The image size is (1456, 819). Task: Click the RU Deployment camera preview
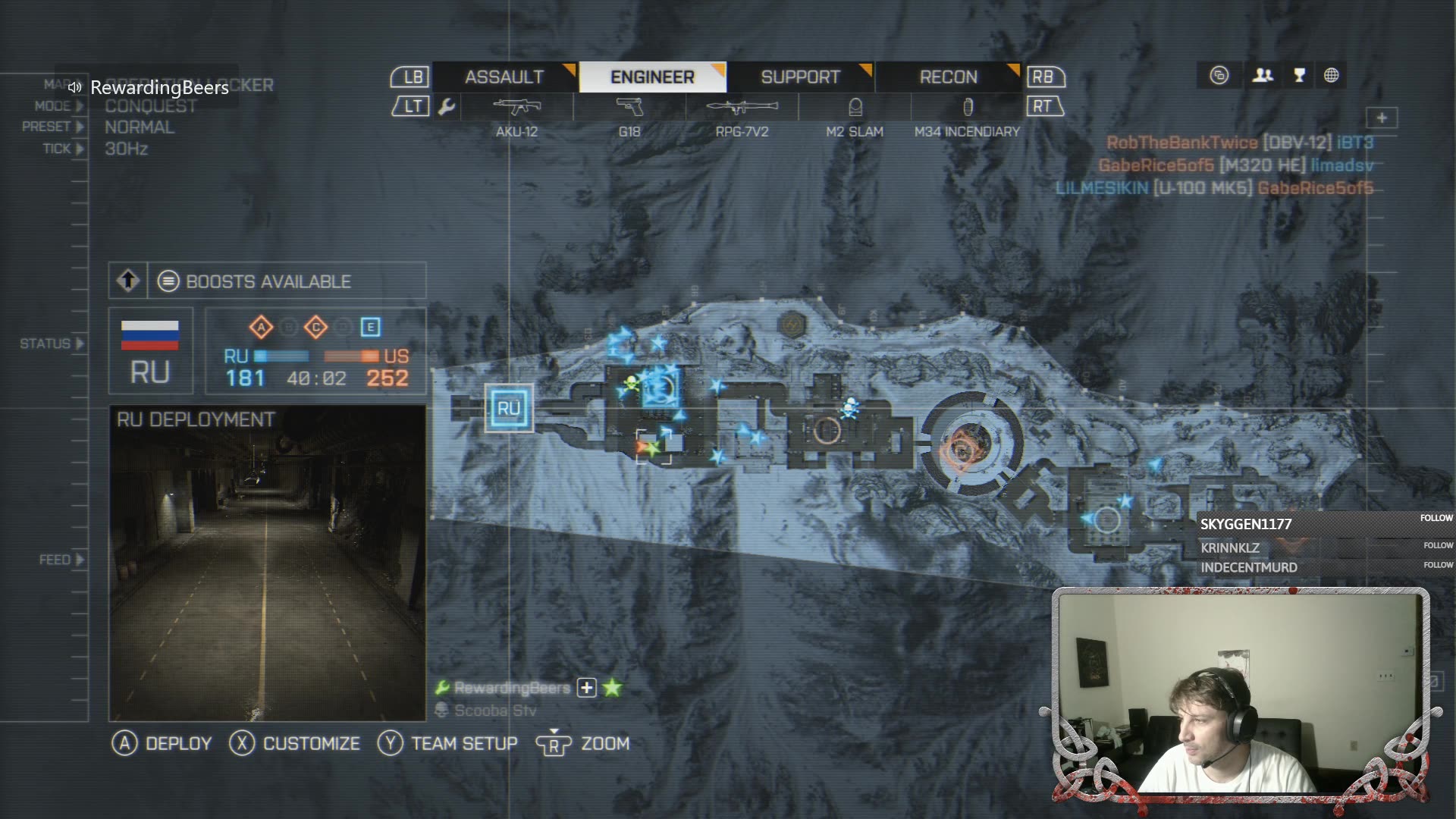(267, 563)
